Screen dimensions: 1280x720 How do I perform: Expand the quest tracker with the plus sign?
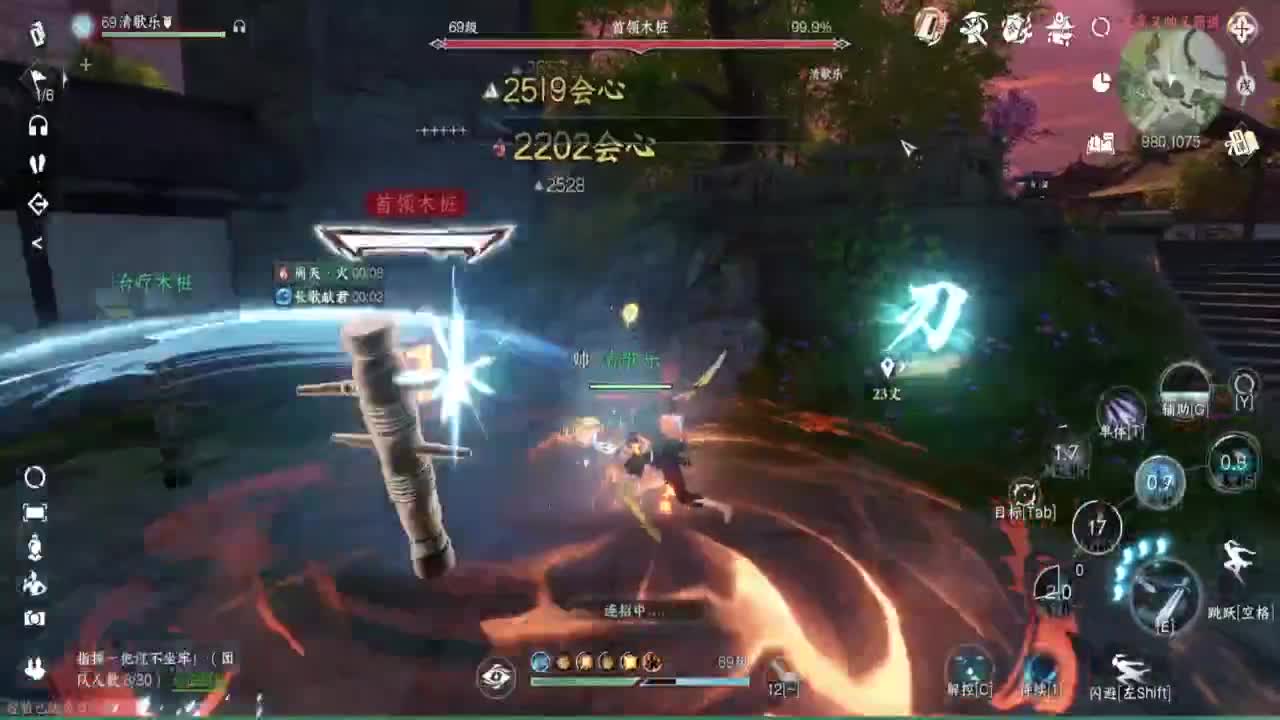click(x=85, y=62)
